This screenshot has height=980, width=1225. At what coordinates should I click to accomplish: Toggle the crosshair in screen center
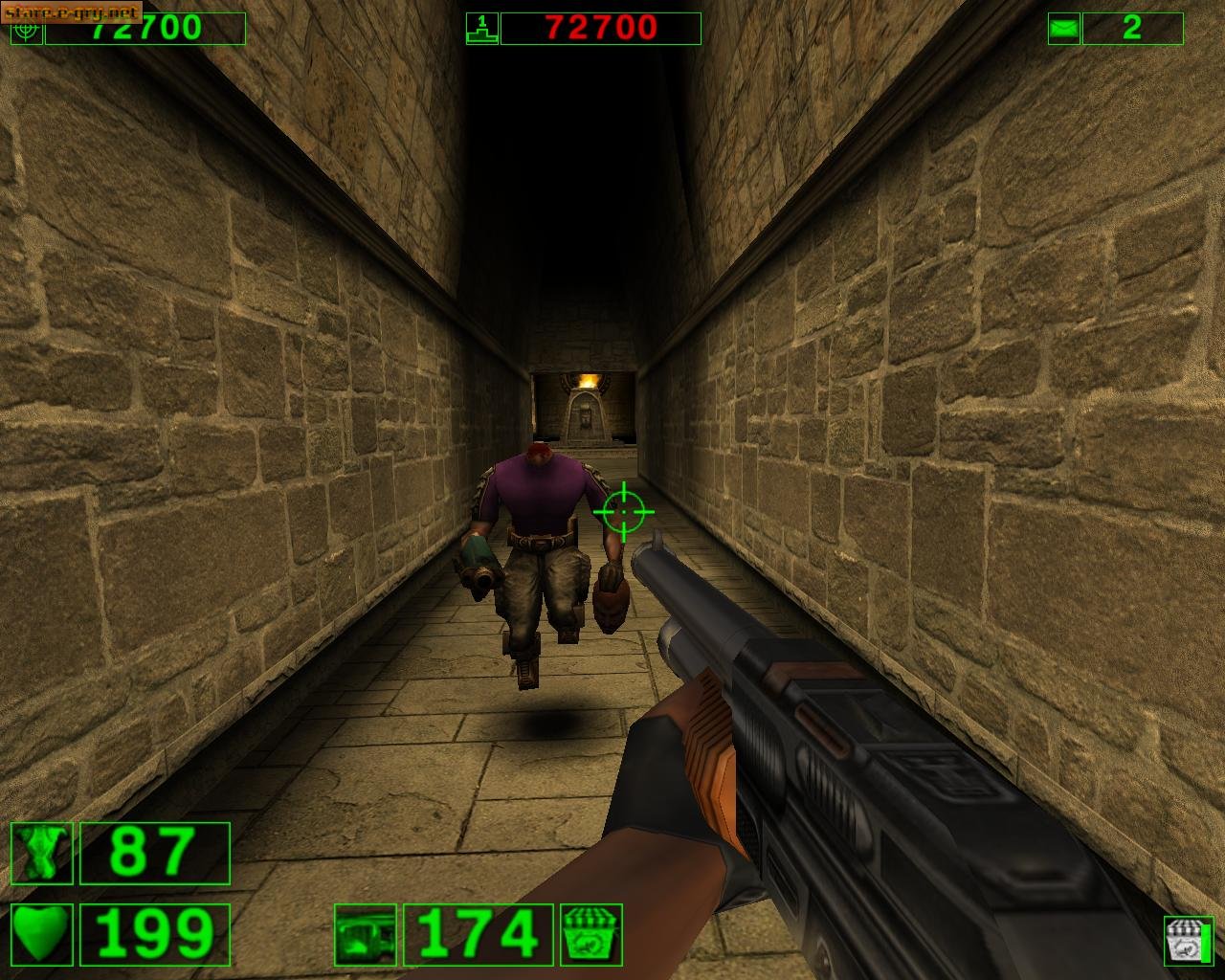(624, 512)
